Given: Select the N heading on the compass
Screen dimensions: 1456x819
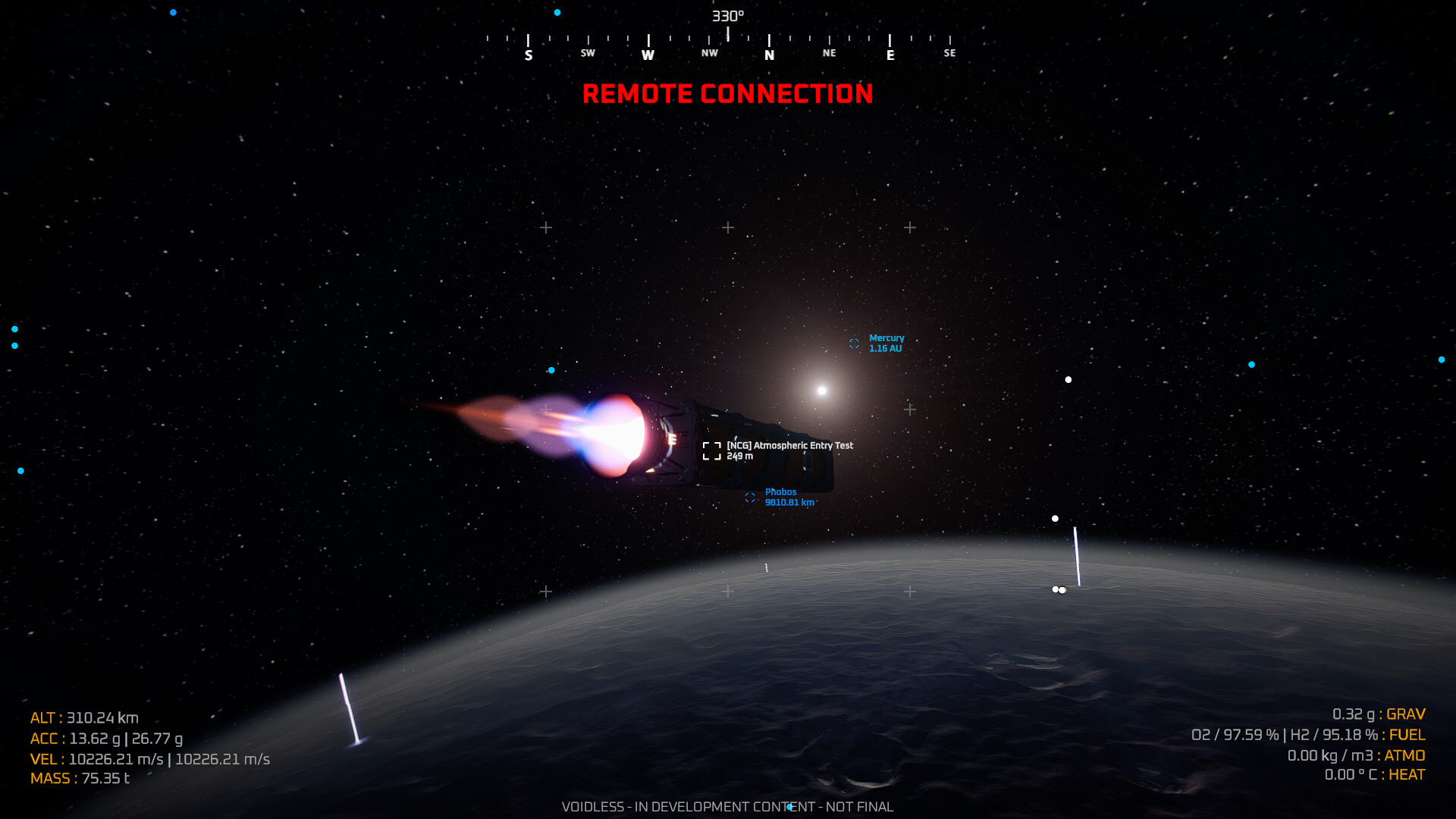Looking at the screenshot, I should 769,53.
